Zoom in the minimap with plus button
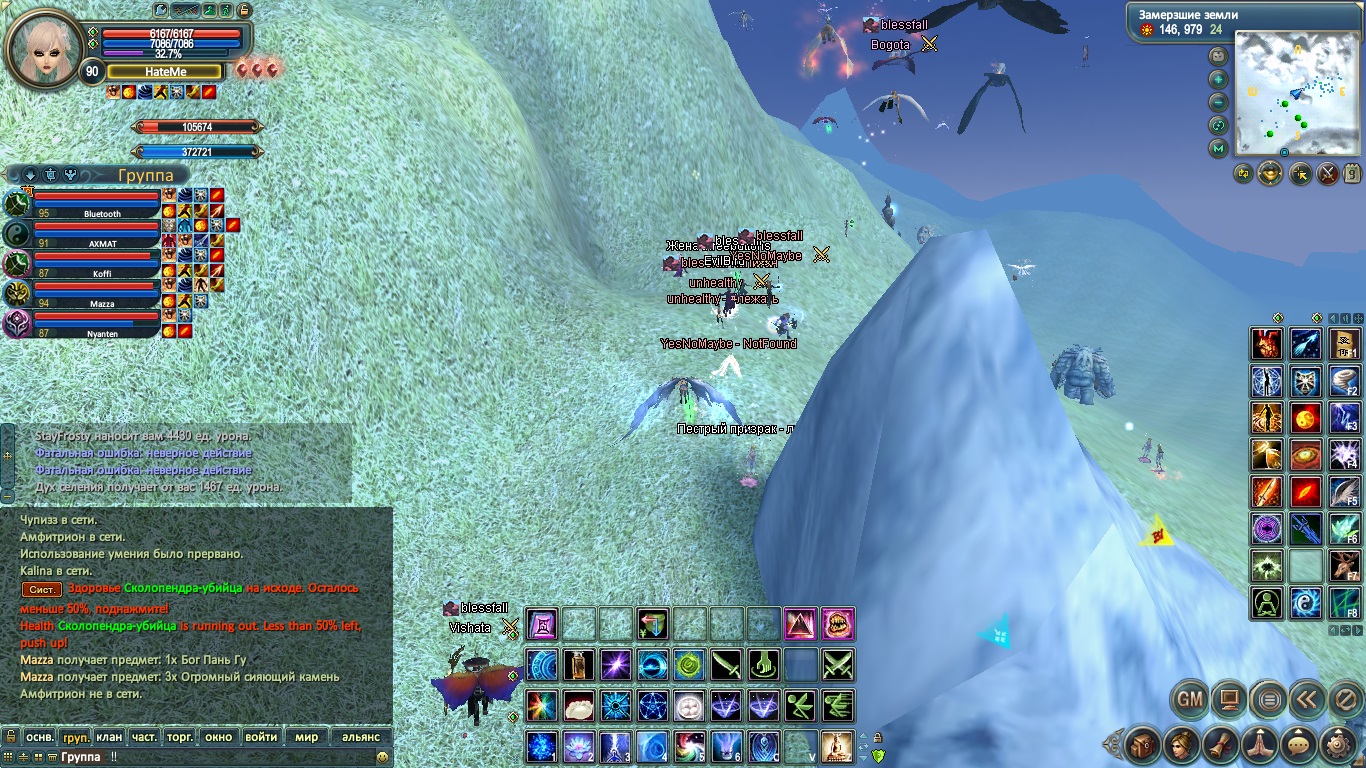This screenshot has width=1366, height=768. pos(1218,80)
